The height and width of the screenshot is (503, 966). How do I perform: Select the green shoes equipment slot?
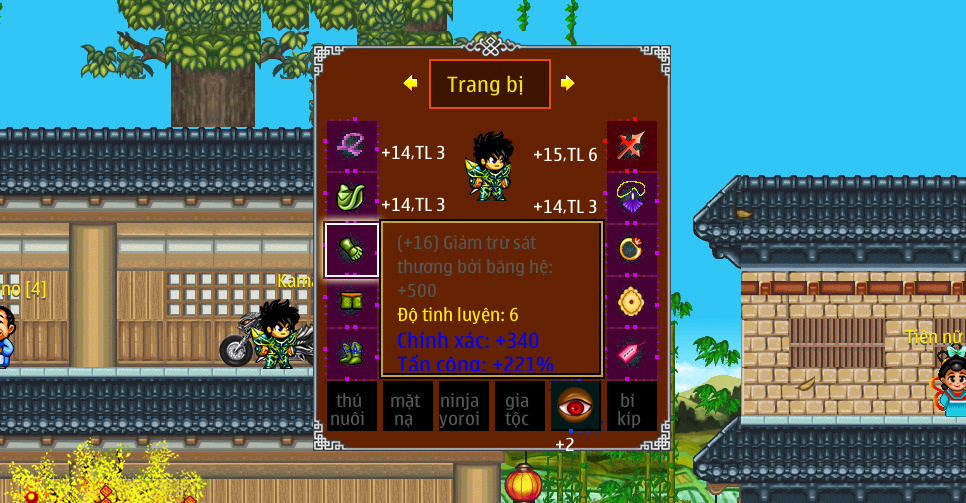pyautogui.click(x=352, y=353)
